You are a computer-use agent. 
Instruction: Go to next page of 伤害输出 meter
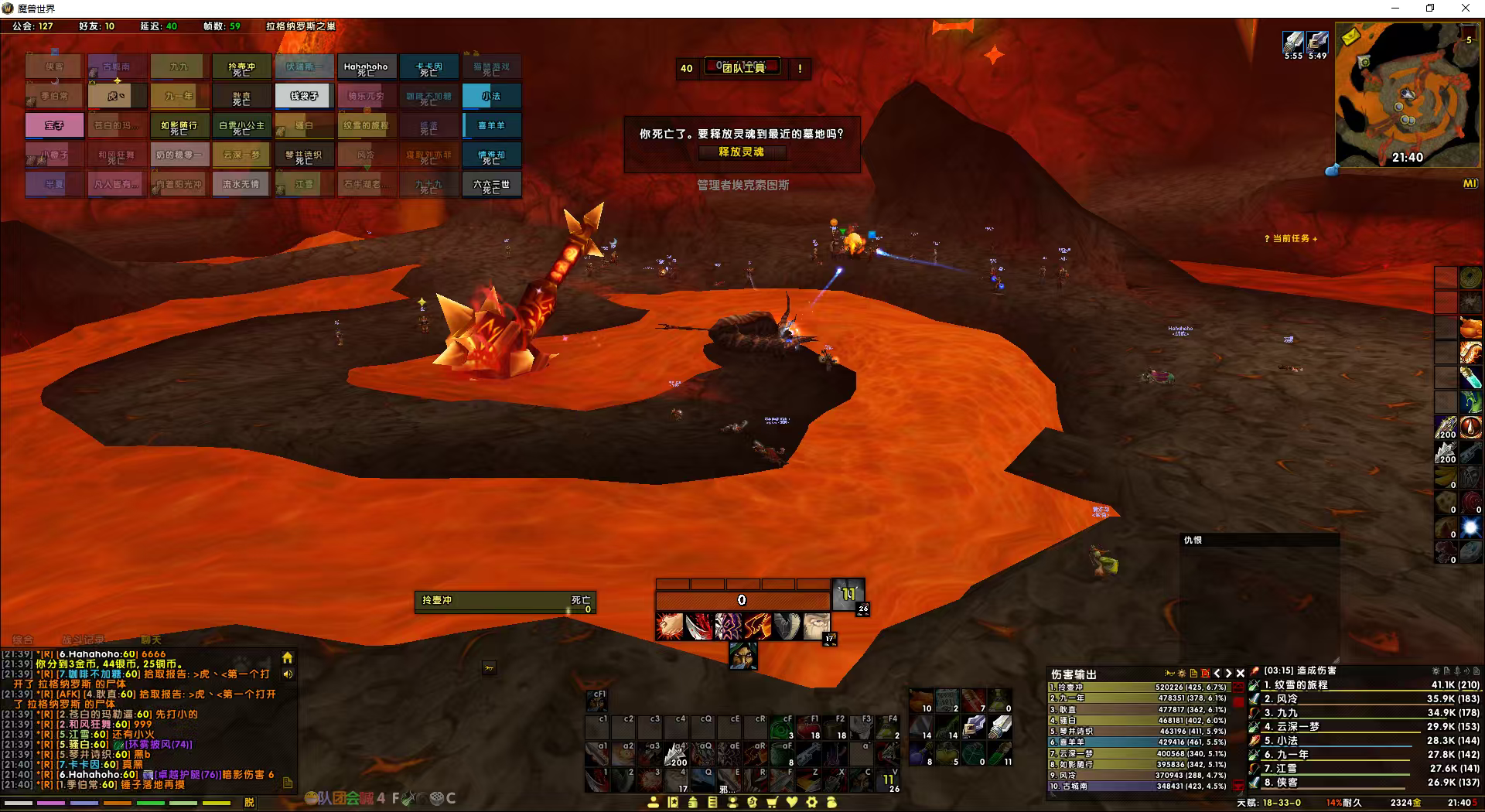(1228, 674)
